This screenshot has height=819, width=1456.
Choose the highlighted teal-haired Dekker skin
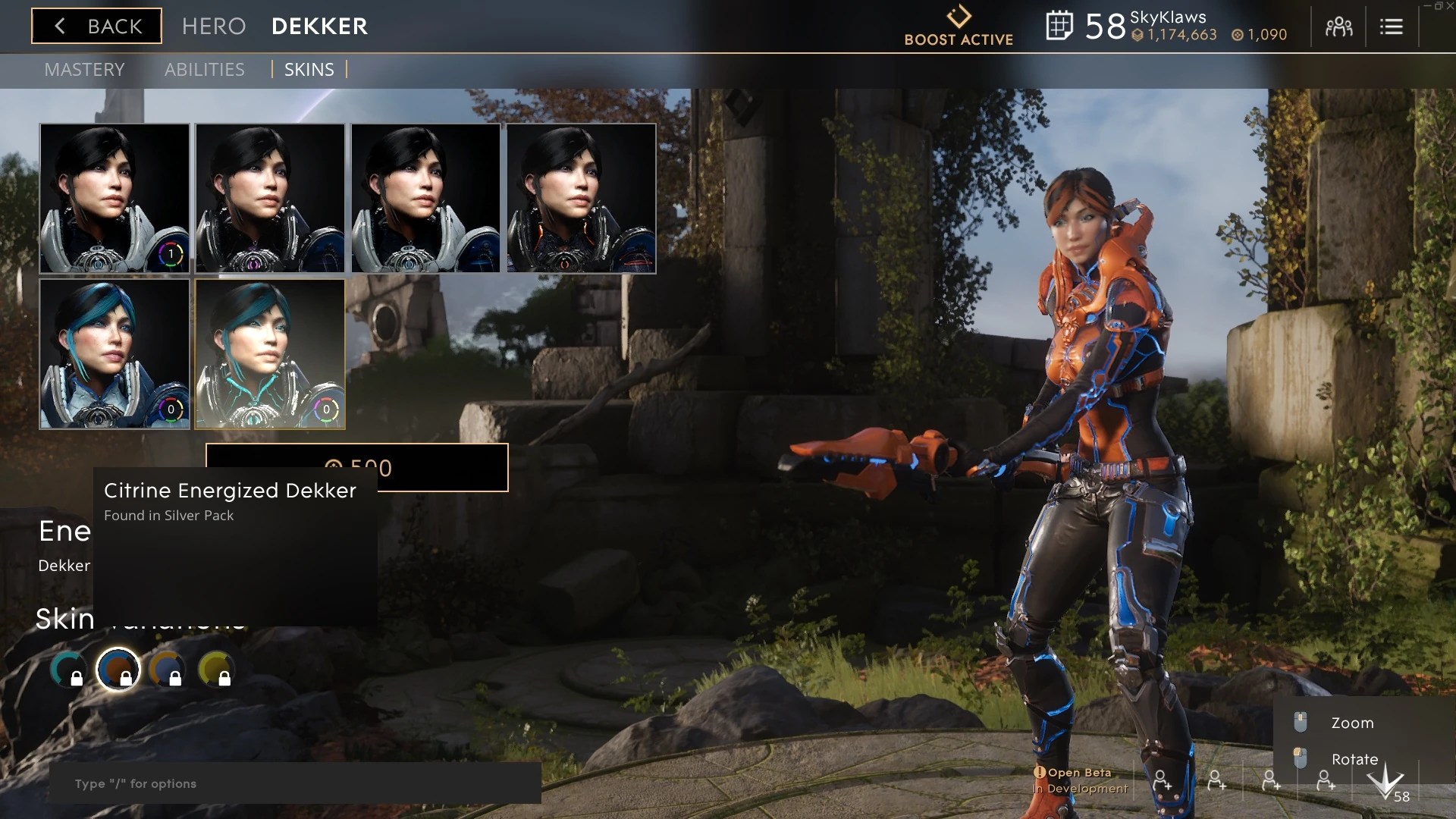(270, 353)
